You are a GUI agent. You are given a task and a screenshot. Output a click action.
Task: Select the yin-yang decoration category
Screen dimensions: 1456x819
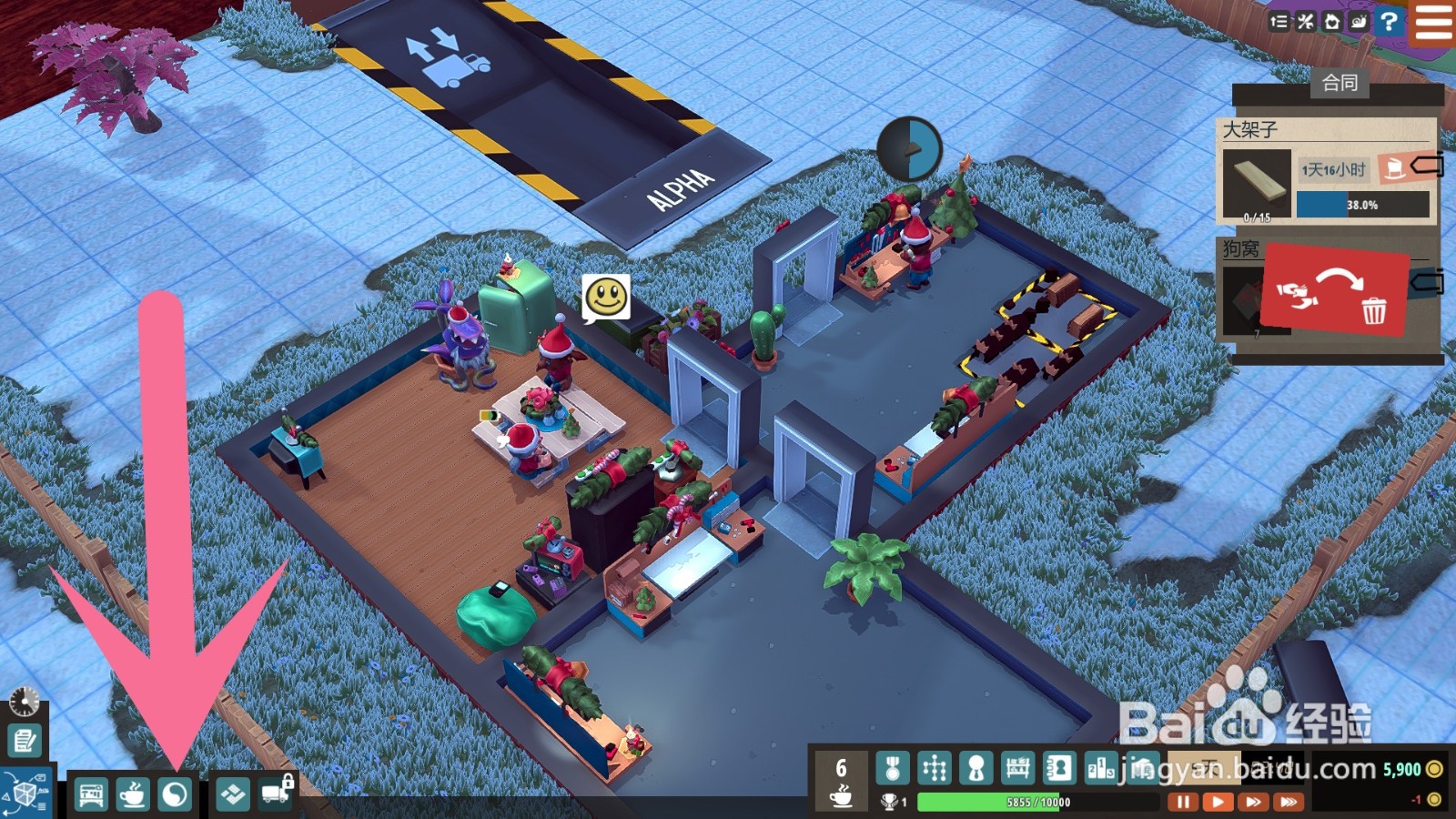(x=175, y=795)
